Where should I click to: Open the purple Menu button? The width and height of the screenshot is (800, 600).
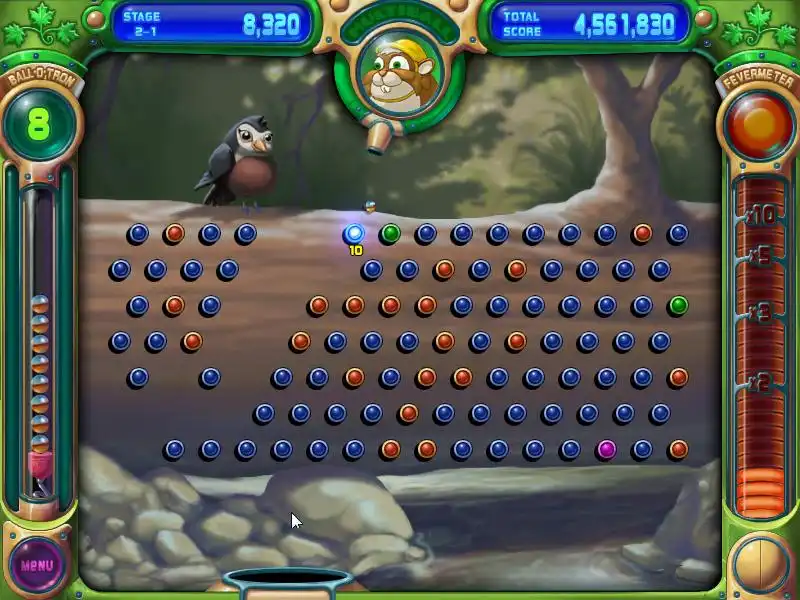38,564
